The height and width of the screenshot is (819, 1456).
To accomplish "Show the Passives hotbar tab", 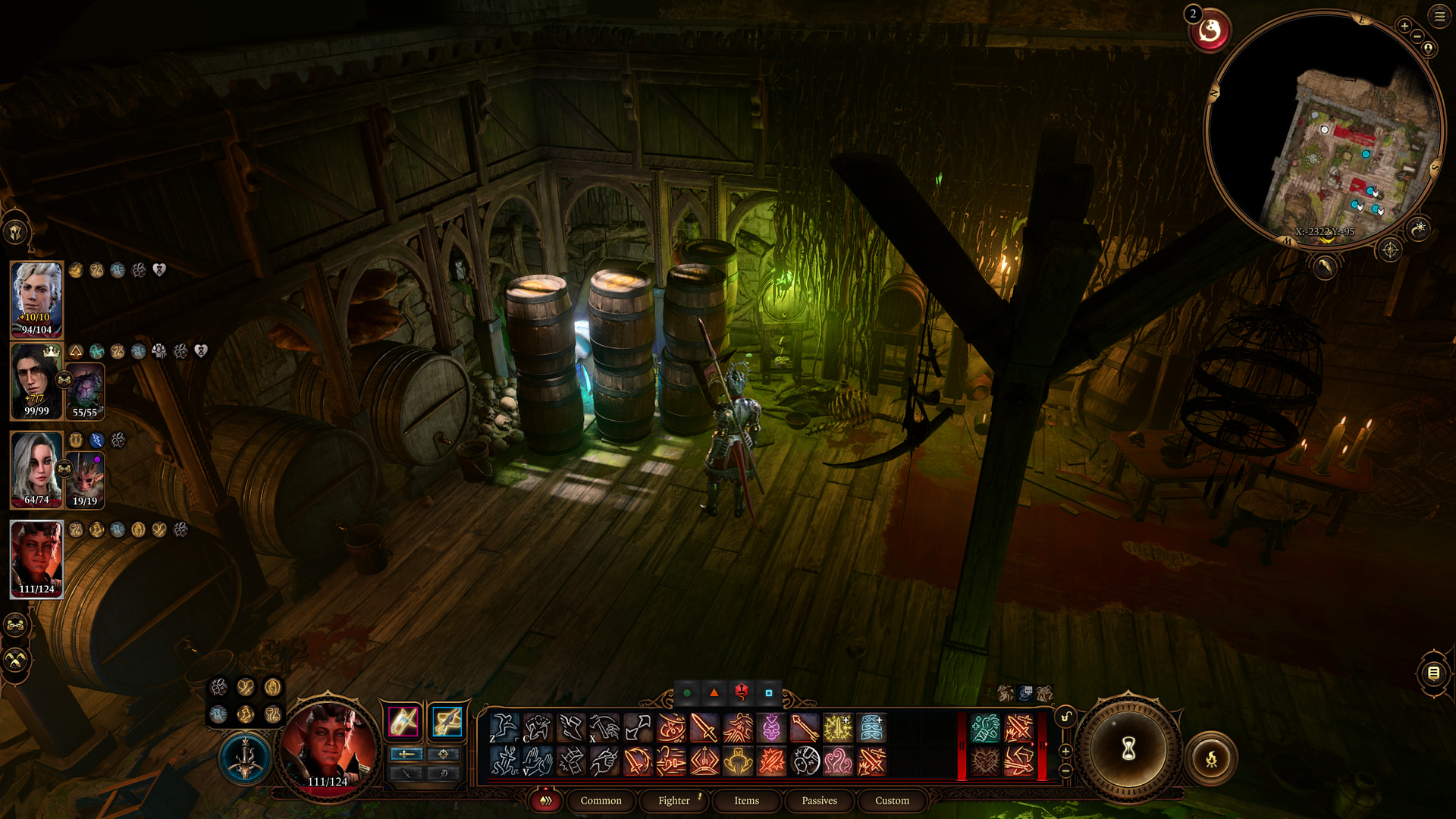I will click(819, 801).
